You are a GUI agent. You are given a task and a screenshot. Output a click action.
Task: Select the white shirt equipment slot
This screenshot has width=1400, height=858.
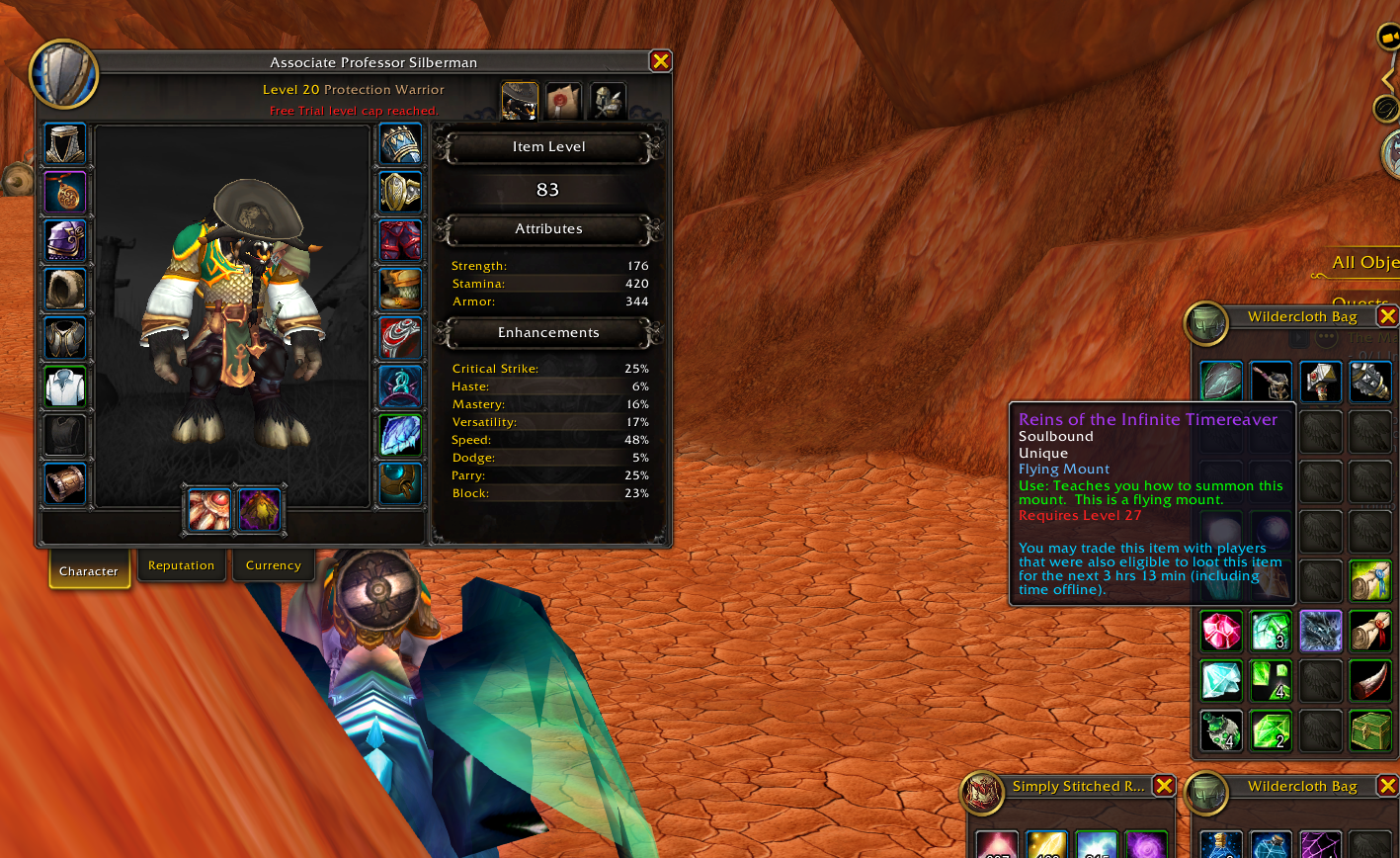(66, 386)
